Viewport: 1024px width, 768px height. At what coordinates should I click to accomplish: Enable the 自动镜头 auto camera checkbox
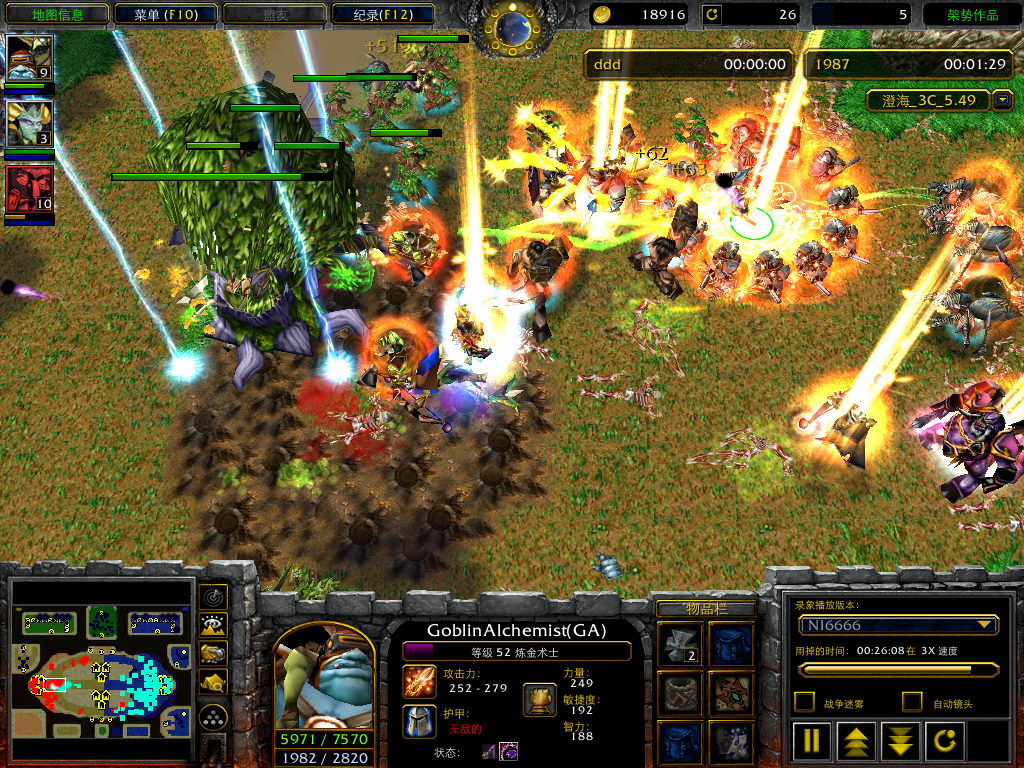tap(911, 702)
